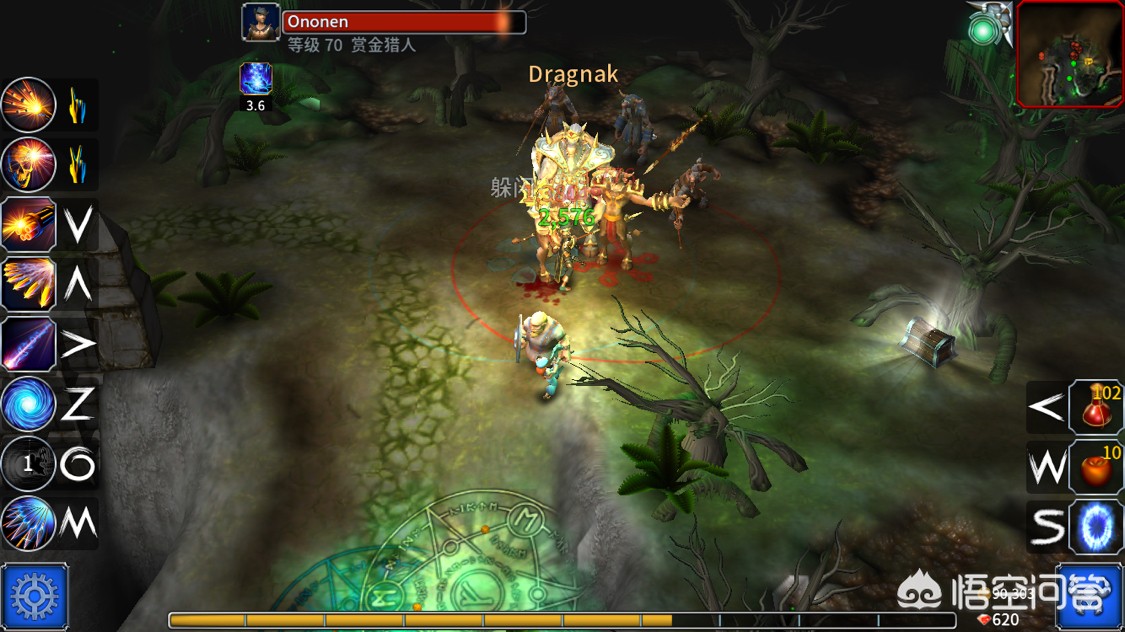This screenshot has width=1125, height=632.
Task: Open the gear settings menu
Action: coord(35,597)
